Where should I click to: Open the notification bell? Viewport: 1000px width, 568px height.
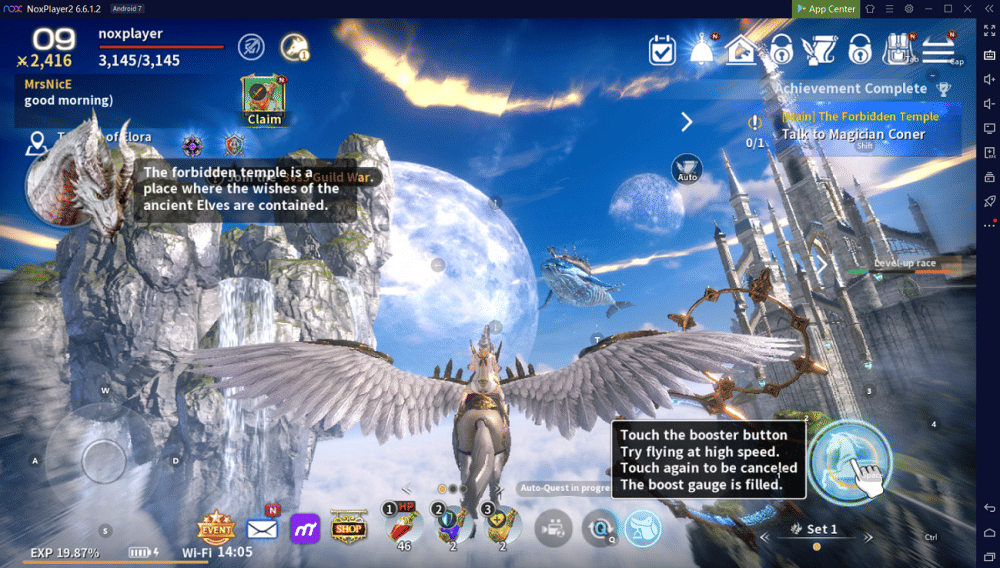[702, 49]
